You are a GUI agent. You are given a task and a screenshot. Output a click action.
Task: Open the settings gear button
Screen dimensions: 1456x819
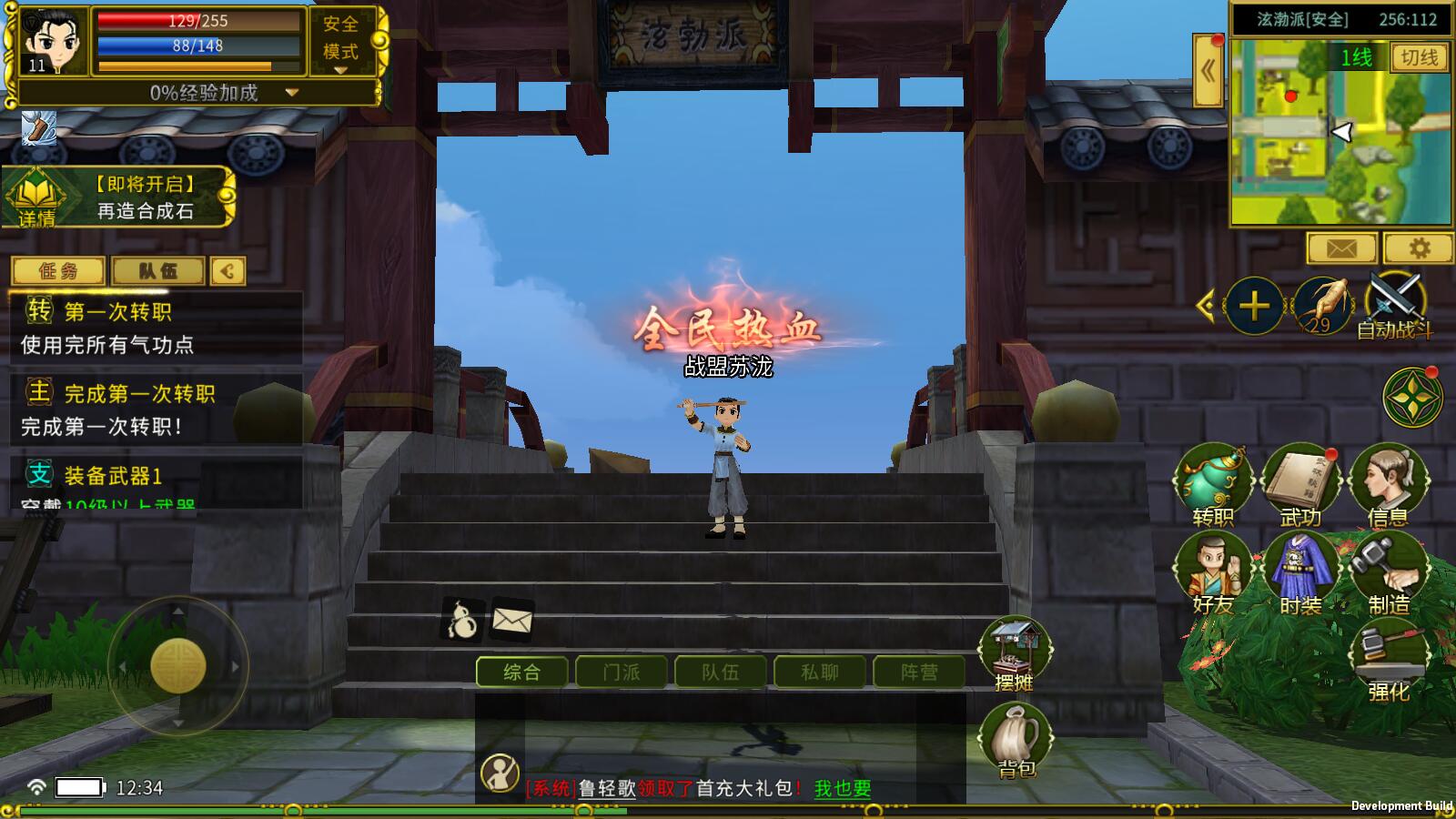[1419, 248]
